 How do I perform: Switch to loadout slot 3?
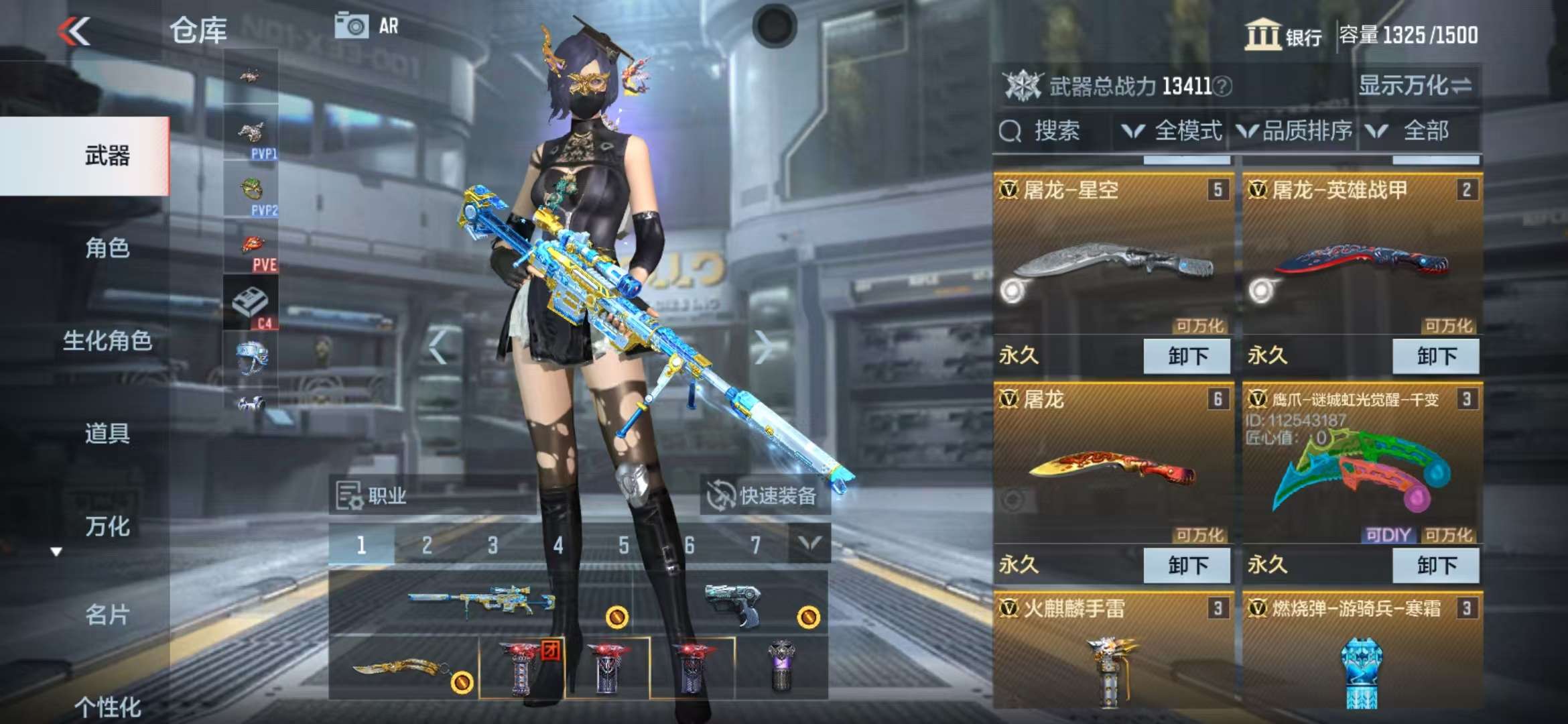click(x=493, y=545)
